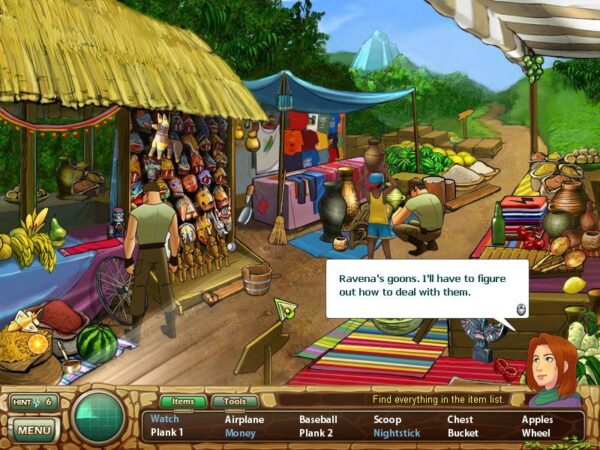Select Wheel in the item list

[x=535, y=434]
